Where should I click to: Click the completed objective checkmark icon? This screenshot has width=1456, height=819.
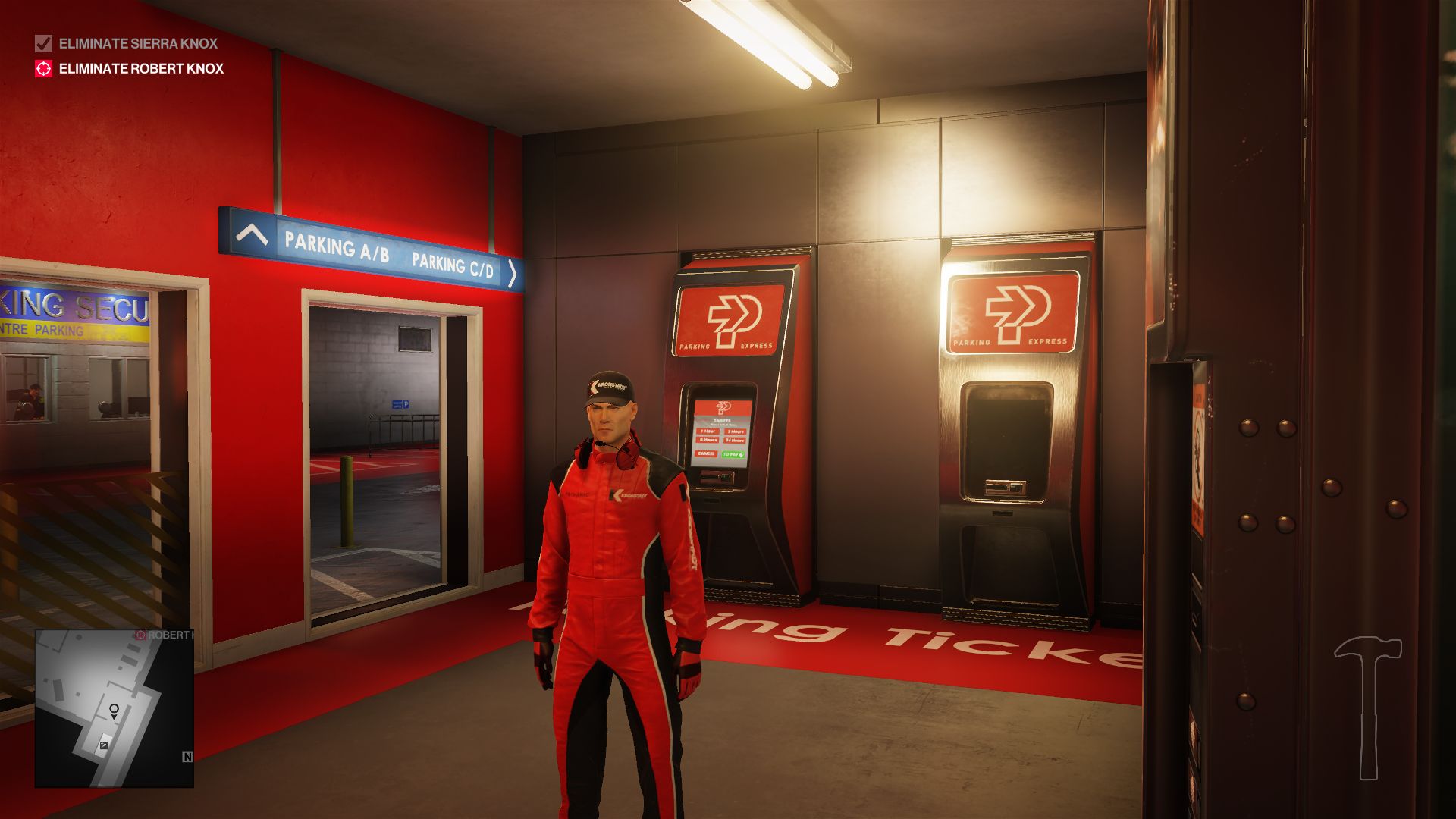pos(43,43)
